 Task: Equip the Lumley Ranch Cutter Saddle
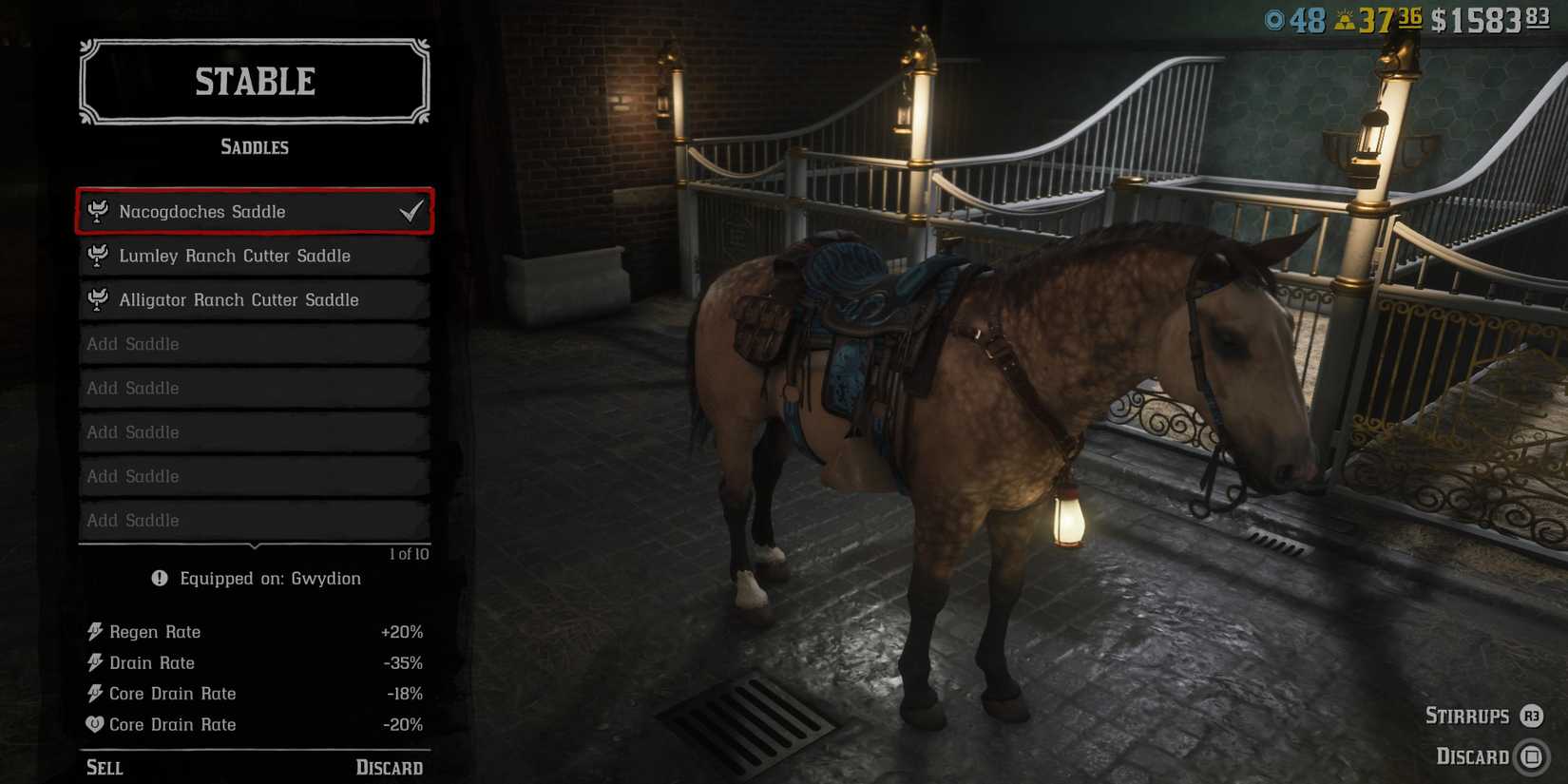click(x=235, y=256)
